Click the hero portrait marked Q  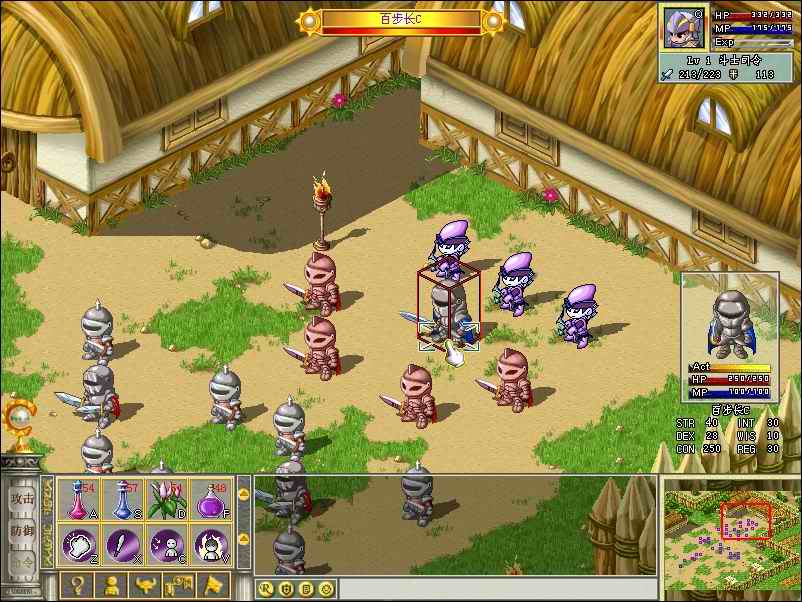tap(684, 28)
